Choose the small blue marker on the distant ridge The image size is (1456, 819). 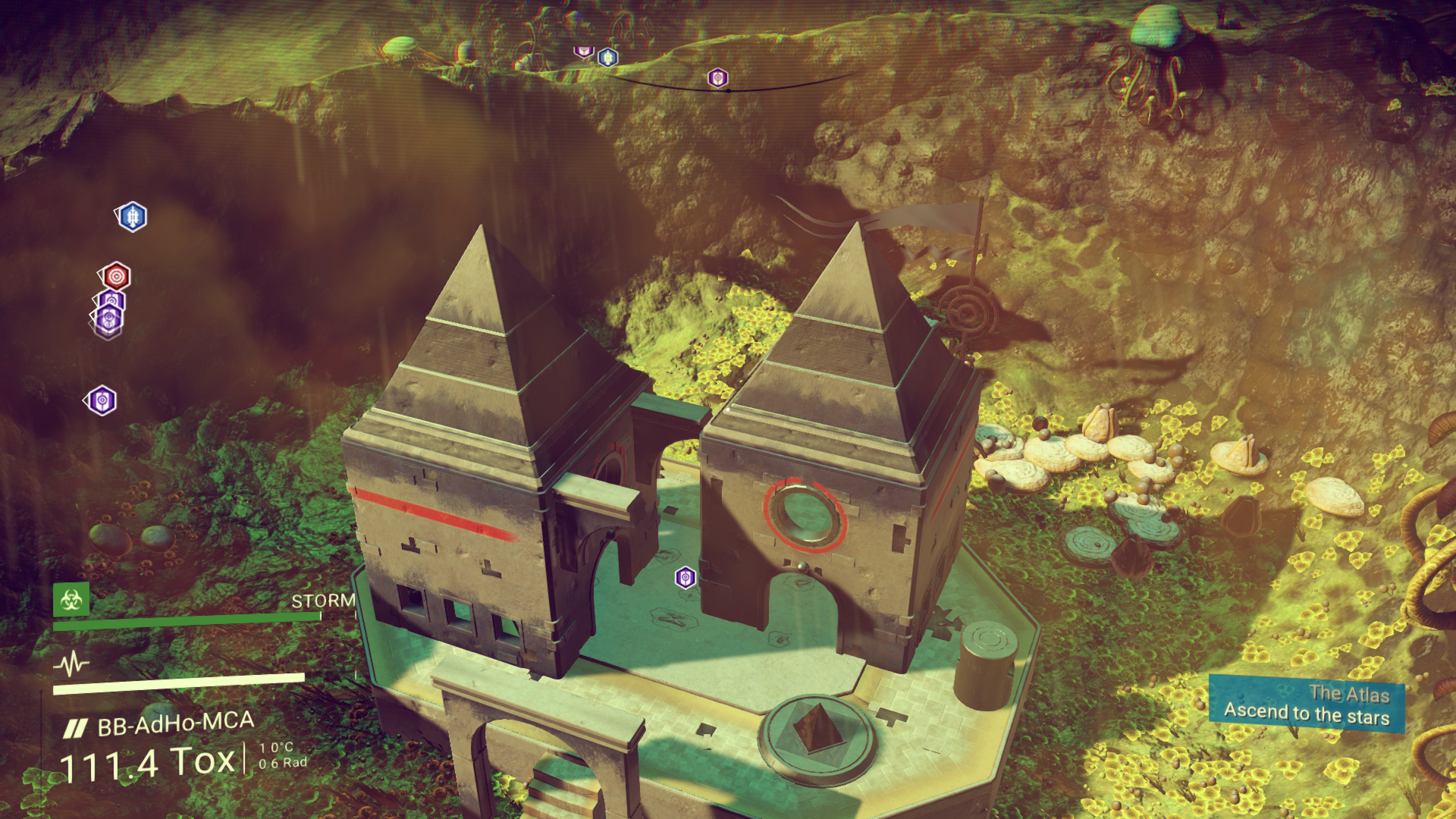tap(607, 58)
